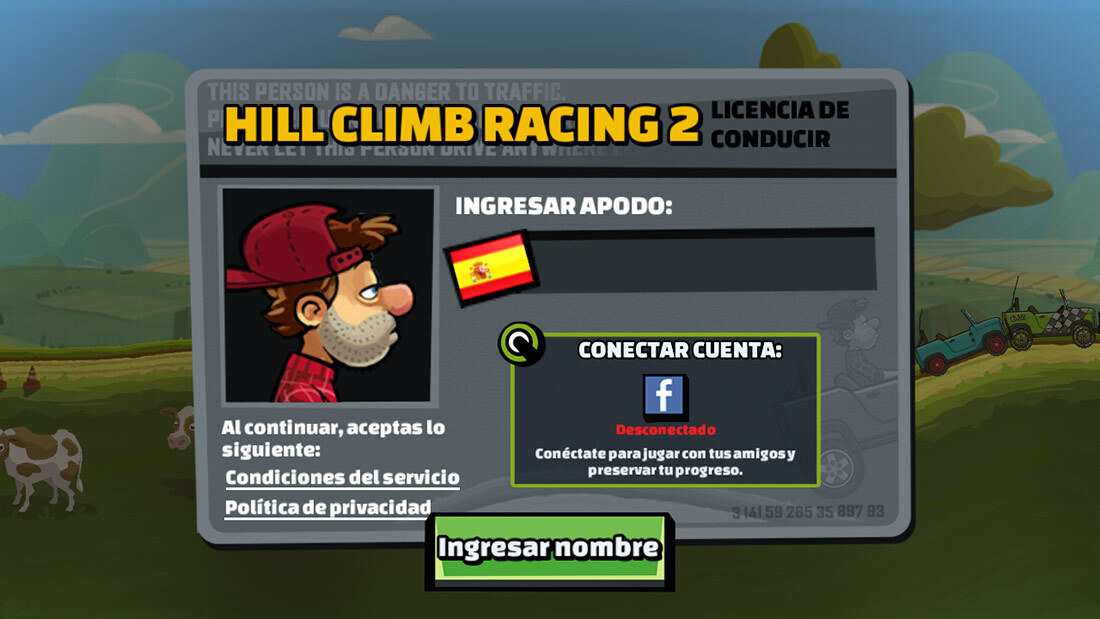
Task: Click the green Ingresar nombre button
Action: tap(548, 548)
